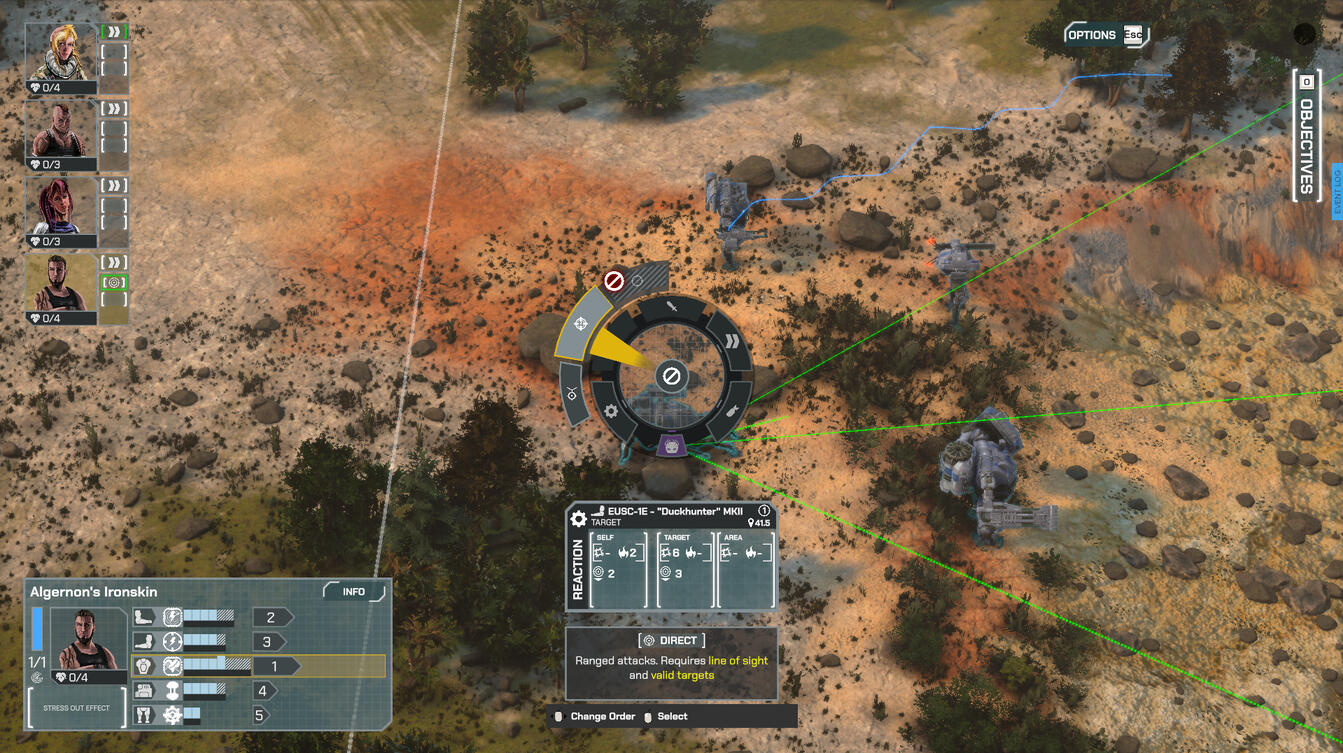Image resolution: width=1343 pixels, height=753 pixels.
Task: Open Info for Algernon's Ironskin
Action: [x=354, y=592]
